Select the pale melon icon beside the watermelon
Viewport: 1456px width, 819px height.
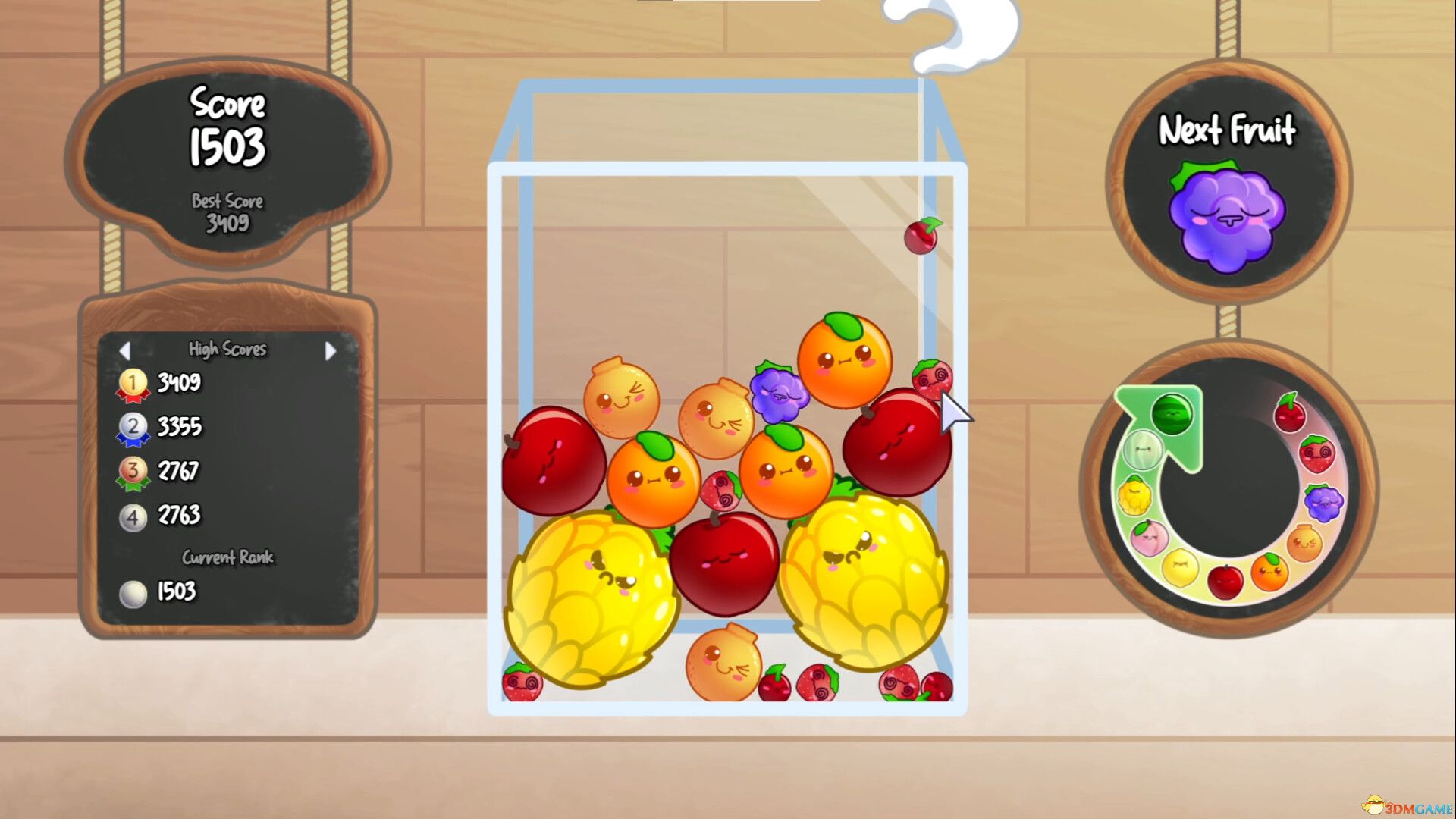coord(1143,450)
